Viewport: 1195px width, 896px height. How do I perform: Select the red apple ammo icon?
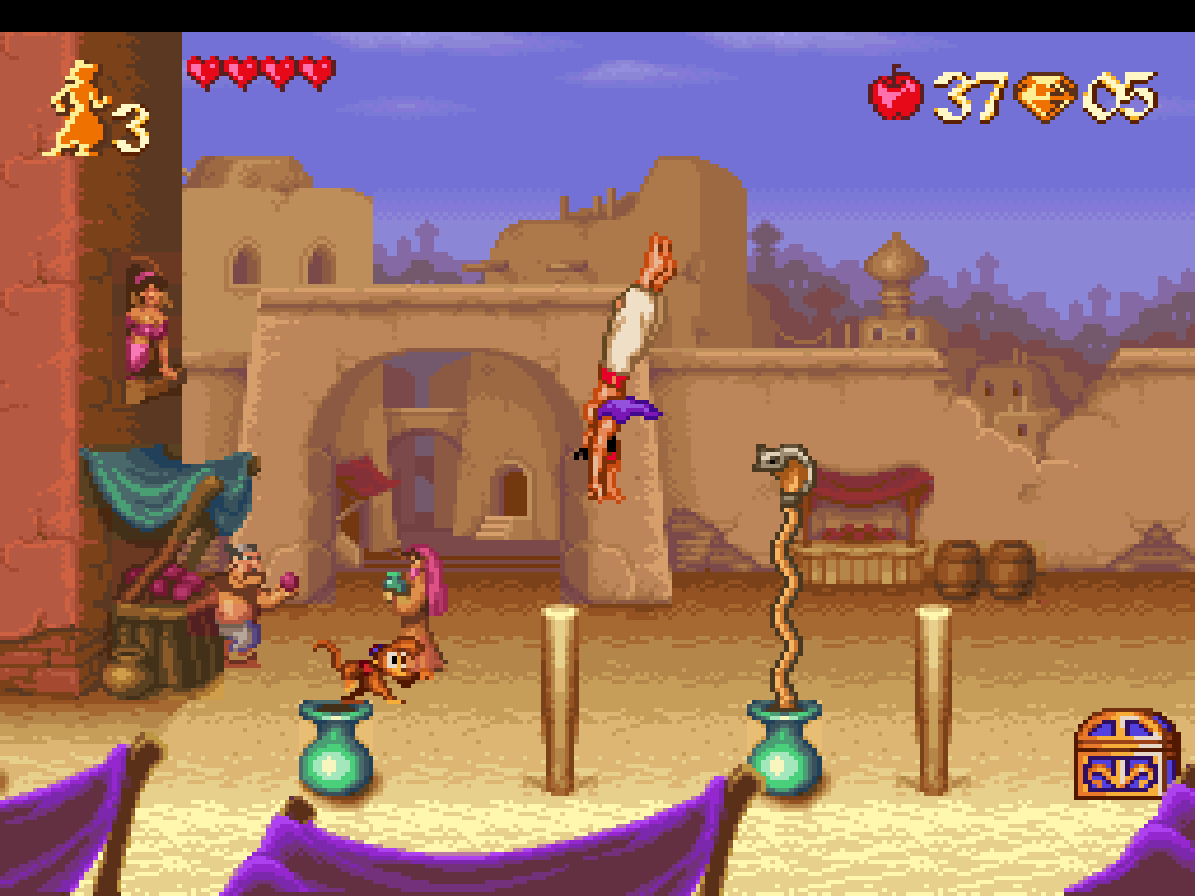pyautogui.click(x=896, y=94)
